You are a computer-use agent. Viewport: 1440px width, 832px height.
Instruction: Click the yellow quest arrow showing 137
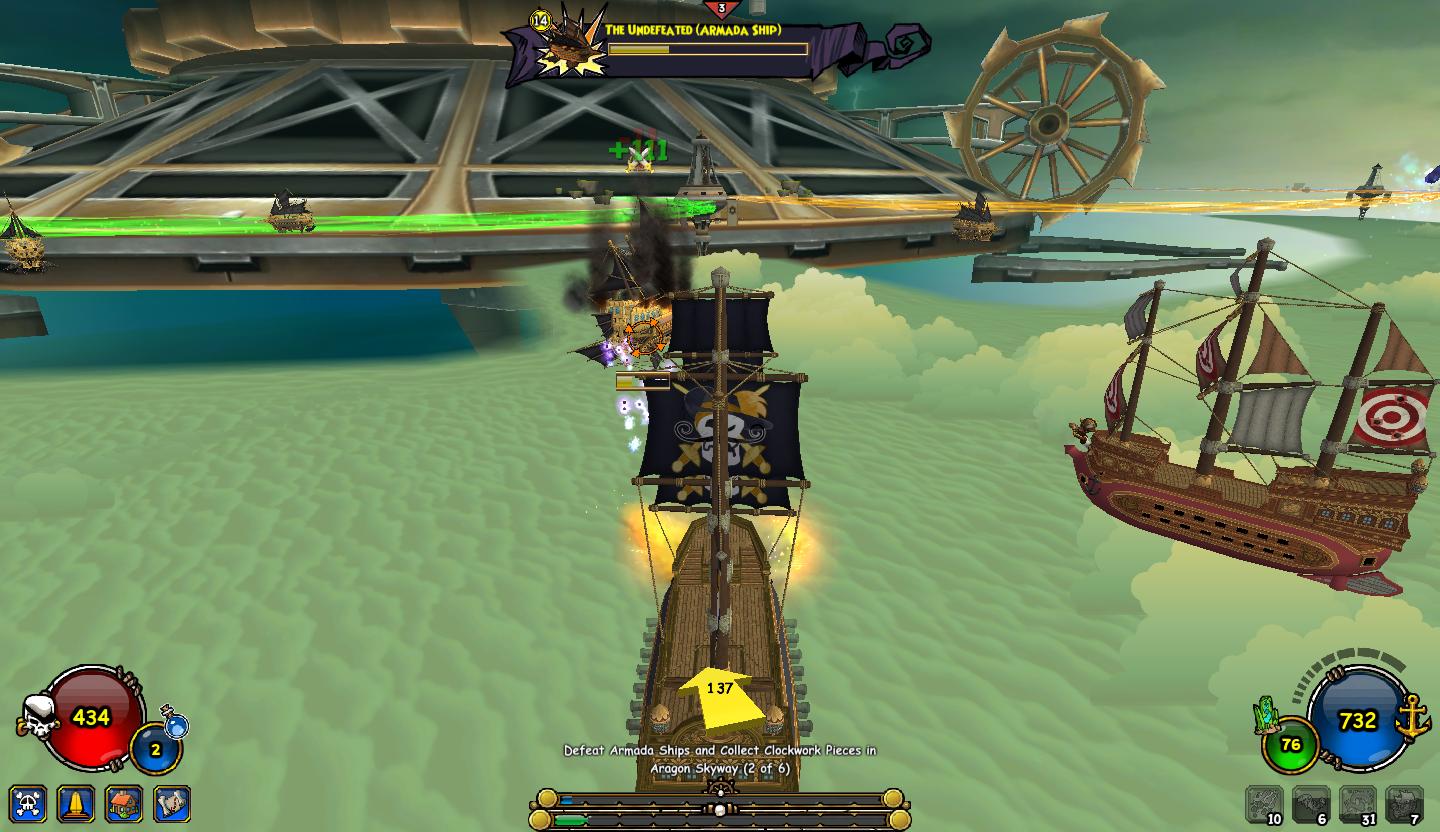(x=720, y=694)
